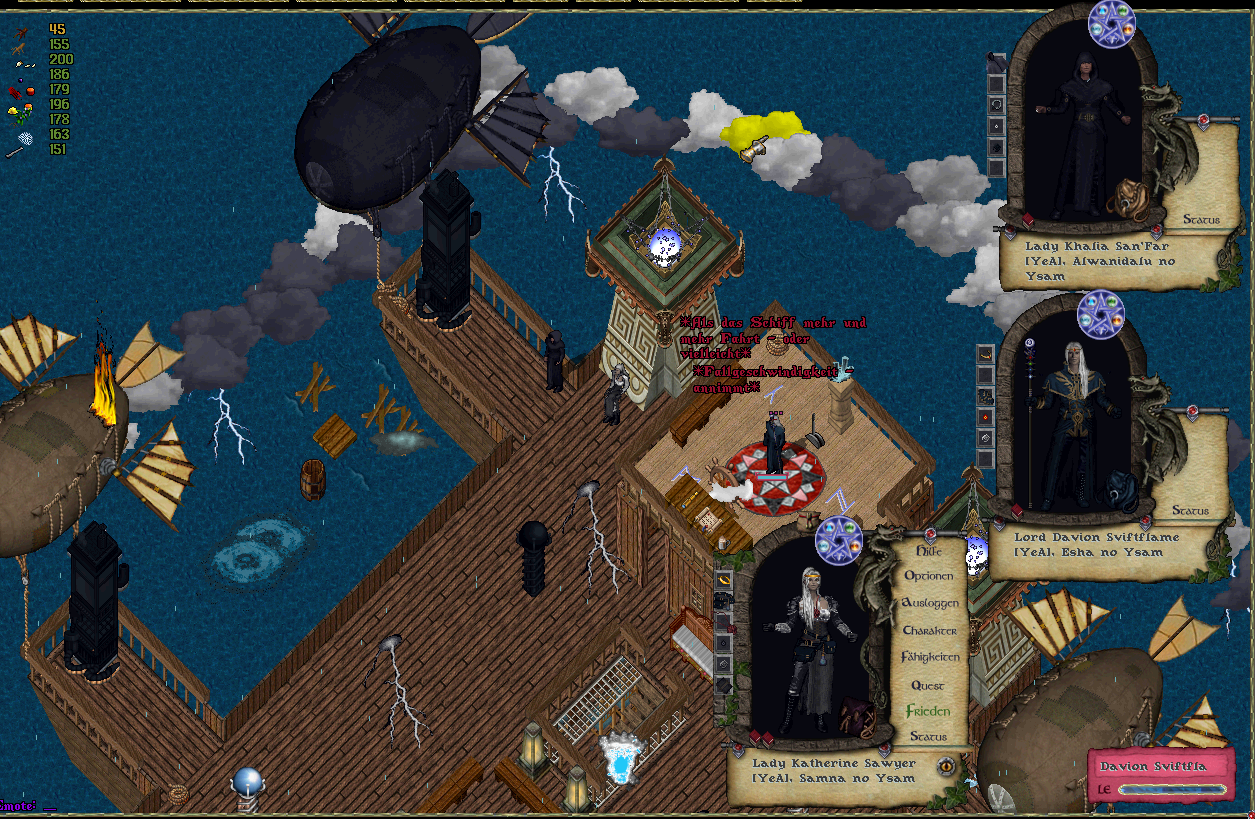This screenshot has width=1255, height=819.
Task: Select the hooded cloak slot on Khalia's paperdoll
Action: pyautogui.click(x=996, y=62)
